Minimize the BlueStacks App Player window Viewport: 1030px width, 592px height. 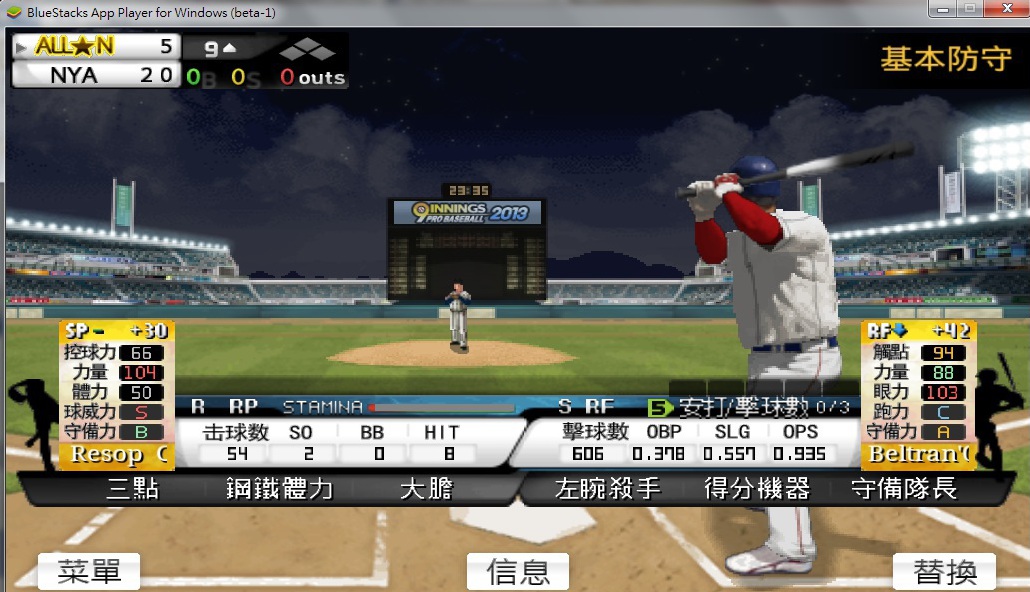(942, 9)
